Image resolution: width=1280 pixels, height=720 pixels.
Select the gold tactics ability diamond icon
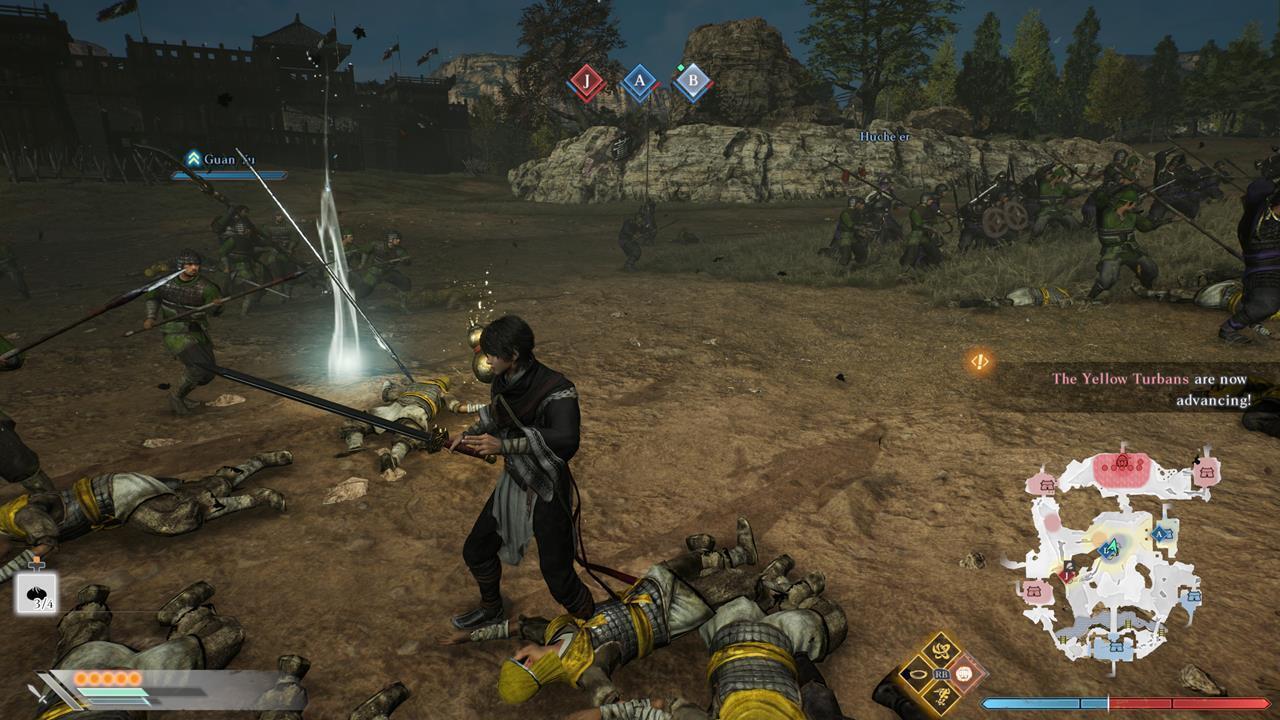click(x=940, y=650)
